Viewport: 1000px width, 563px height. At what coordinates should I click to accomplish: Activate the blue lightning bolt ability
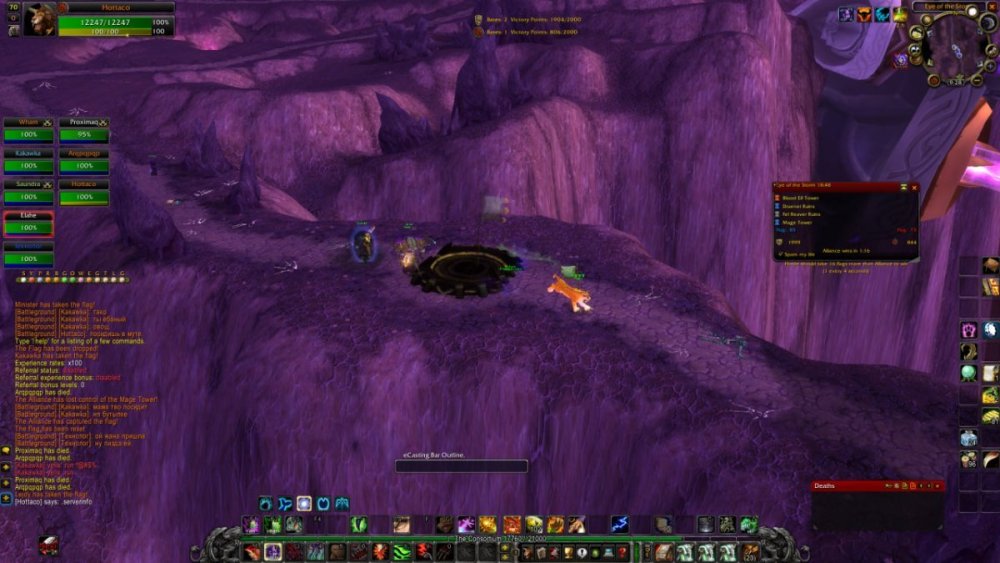619,523
